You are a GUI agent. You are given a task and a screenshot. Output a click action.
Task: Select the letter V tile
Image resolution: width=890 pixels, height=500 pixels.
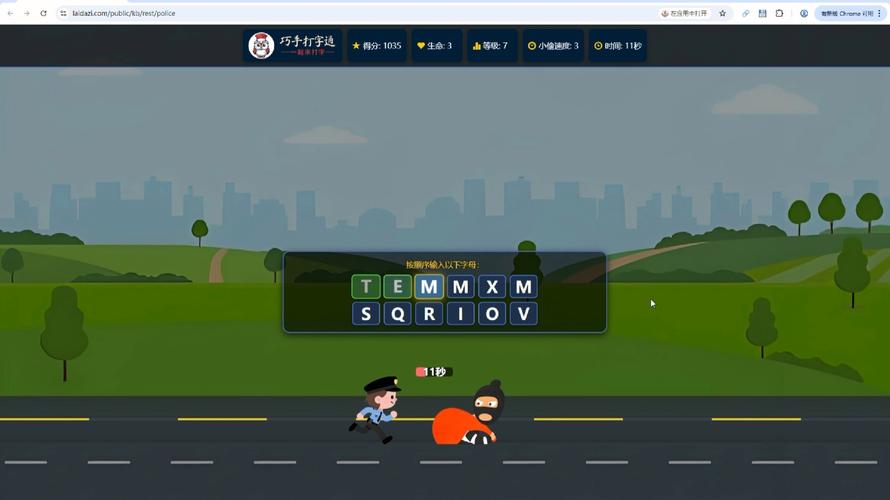click(523, 314)
